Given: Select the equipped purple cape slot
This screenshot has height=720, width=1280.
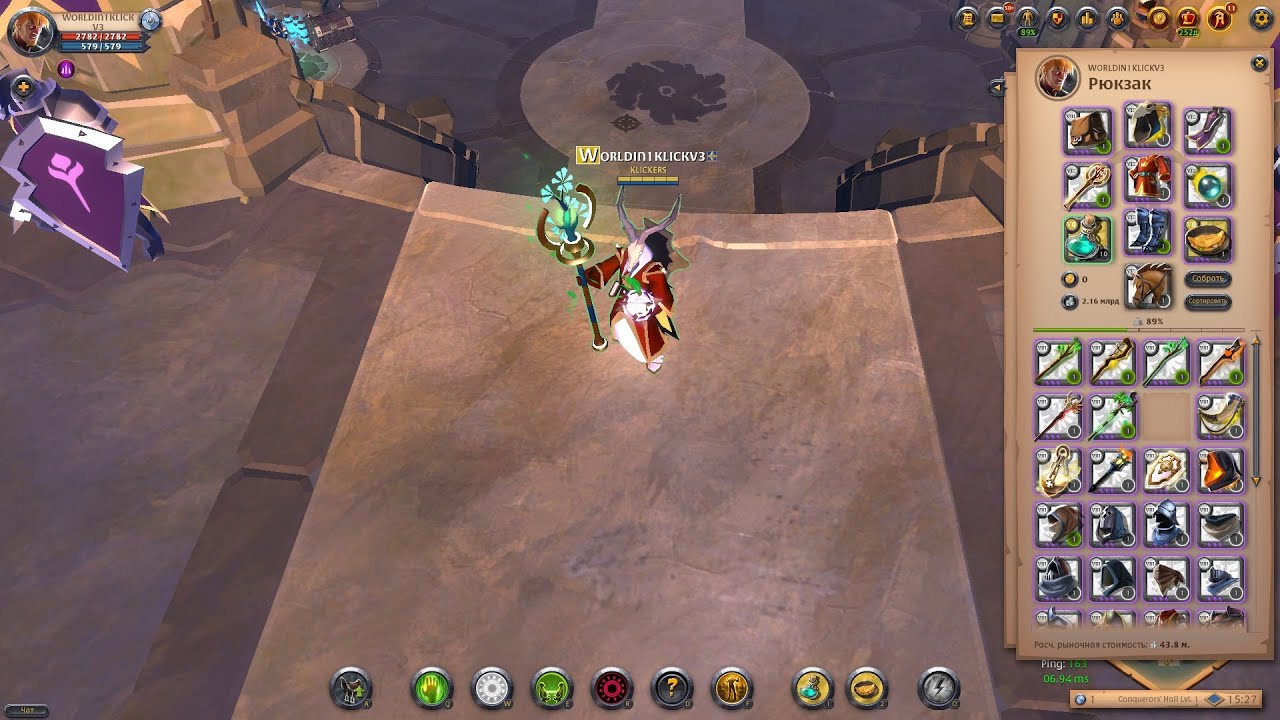Looking at the screenshot, I should coord(1207,131).
